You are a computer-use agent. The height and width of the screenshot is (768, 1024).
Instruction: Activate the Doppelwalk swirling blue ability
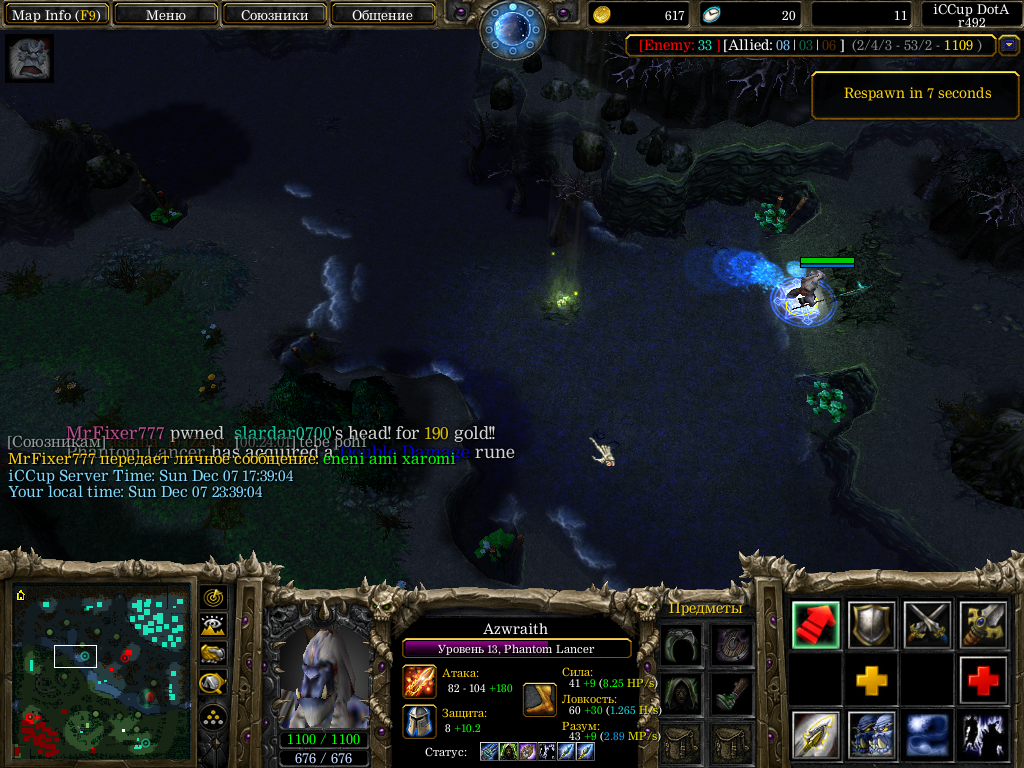point(927,736)
